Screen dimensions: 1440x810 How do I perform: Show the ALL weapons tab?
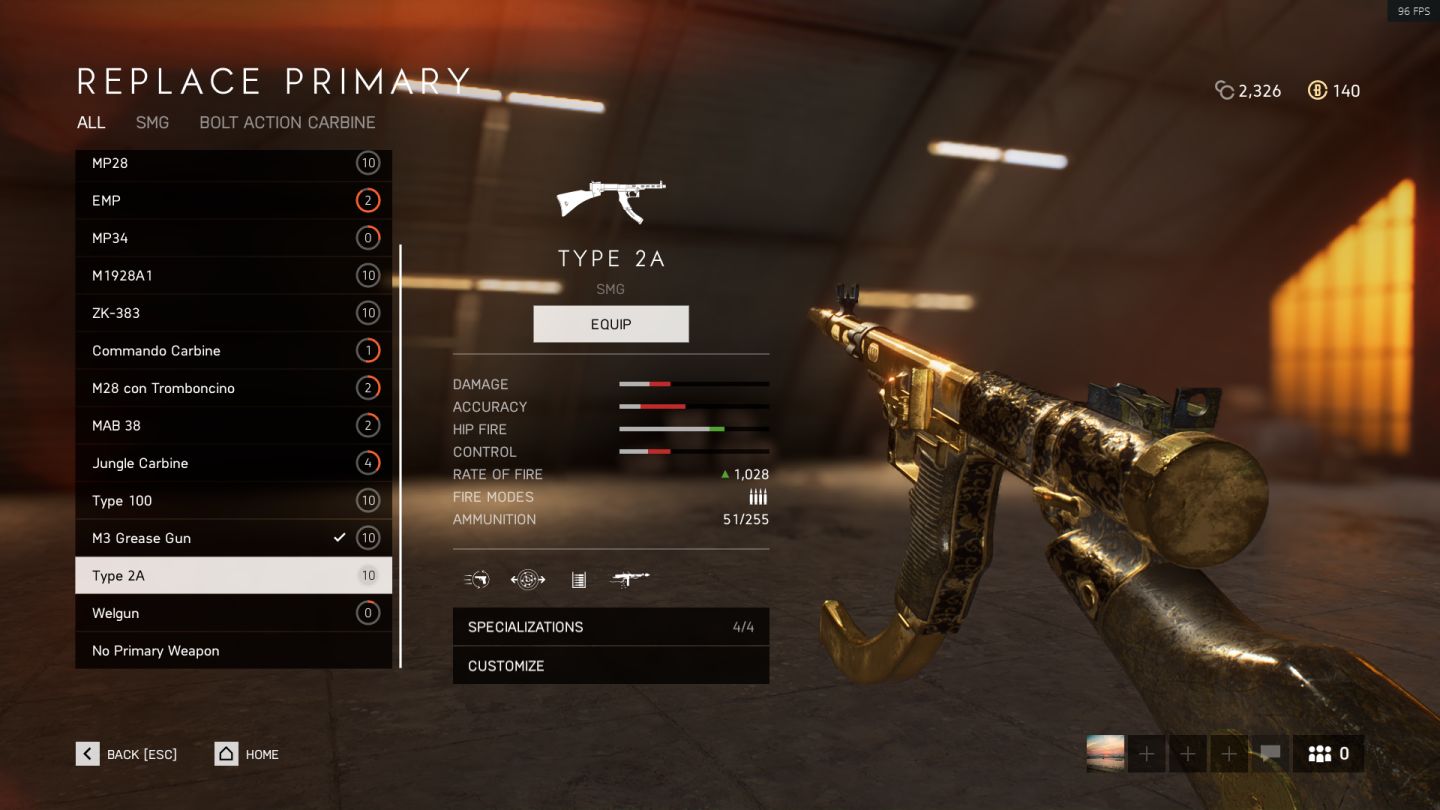(91, 122)
